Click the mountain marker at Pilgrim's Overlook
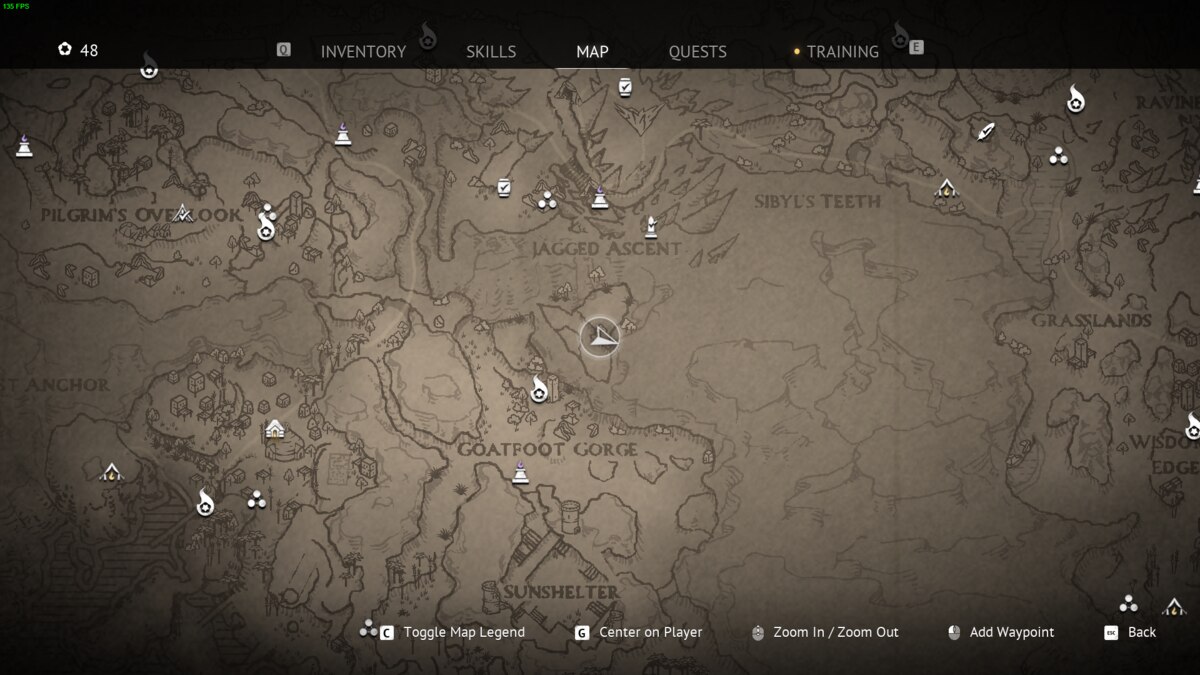This screenshot has height=675, width=1200. pos(182,212)
